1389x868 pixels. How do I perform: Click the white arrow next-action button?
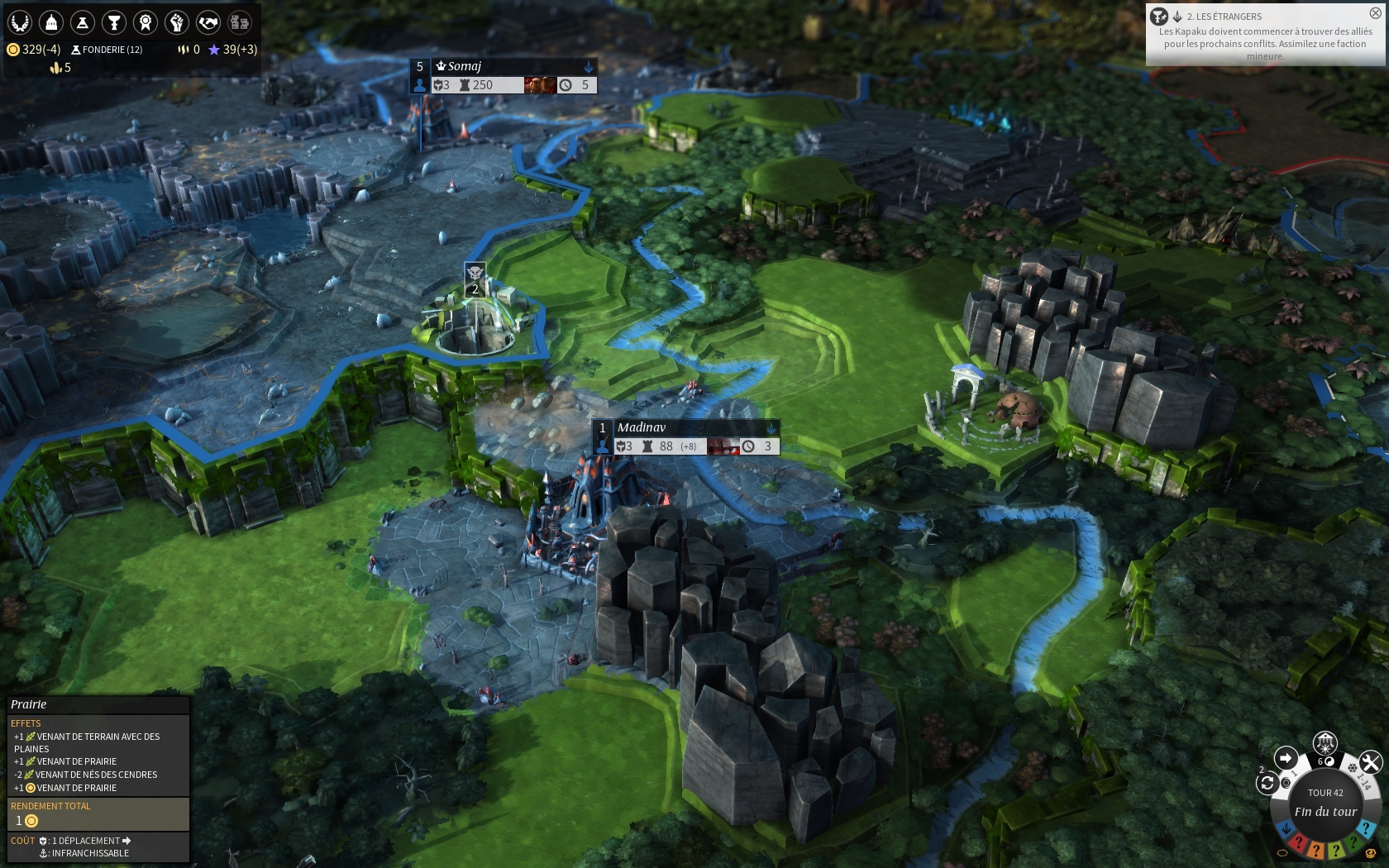1286,757
